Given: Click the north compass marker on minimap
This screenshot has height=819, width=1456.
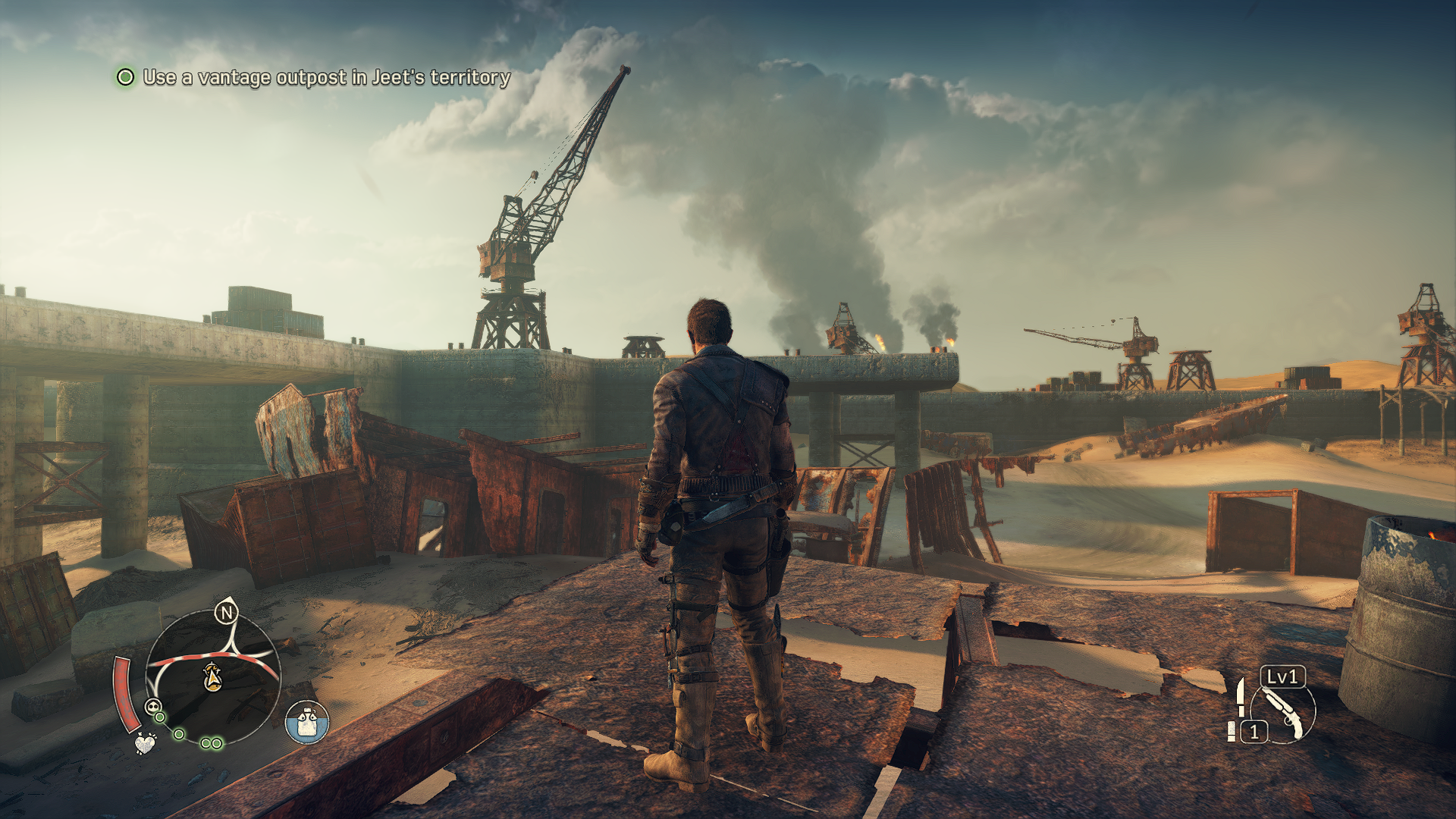Looking at the screenshot, I should tap(226, 612).
